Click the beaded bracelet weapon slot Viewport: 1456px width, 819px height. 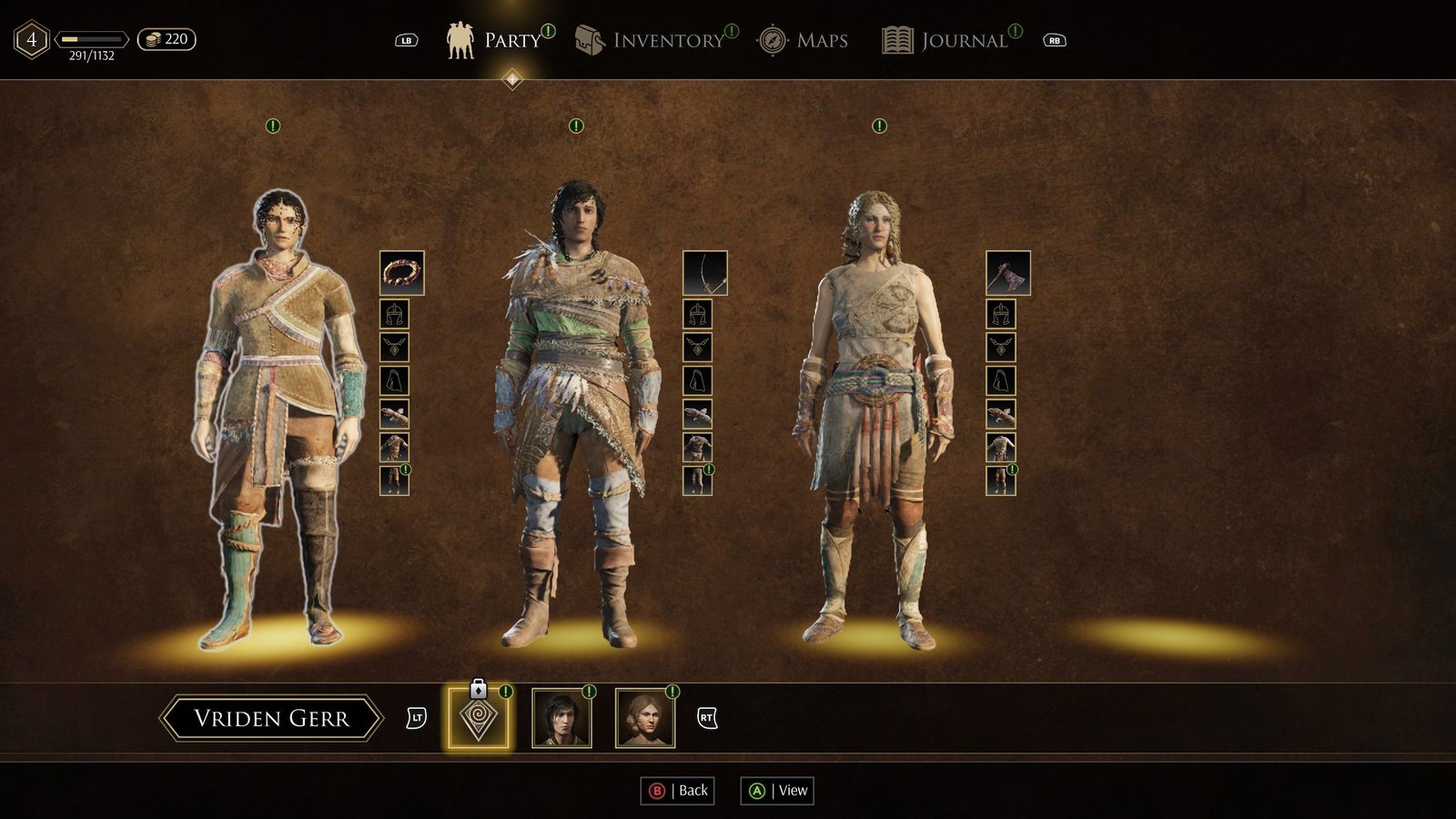(x=401, y=273)
